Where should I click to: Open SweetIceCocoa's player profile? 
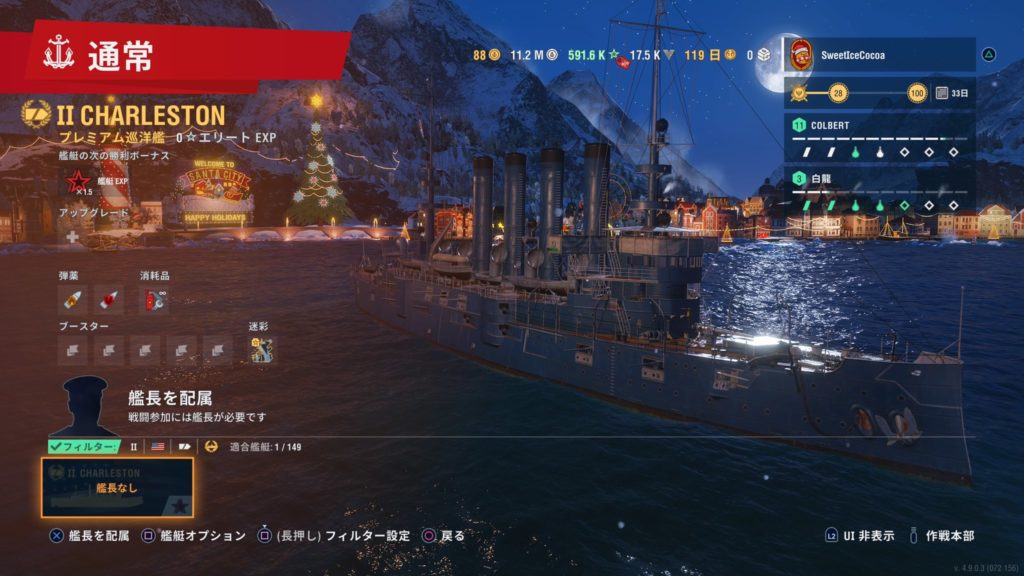coord(880,55)
